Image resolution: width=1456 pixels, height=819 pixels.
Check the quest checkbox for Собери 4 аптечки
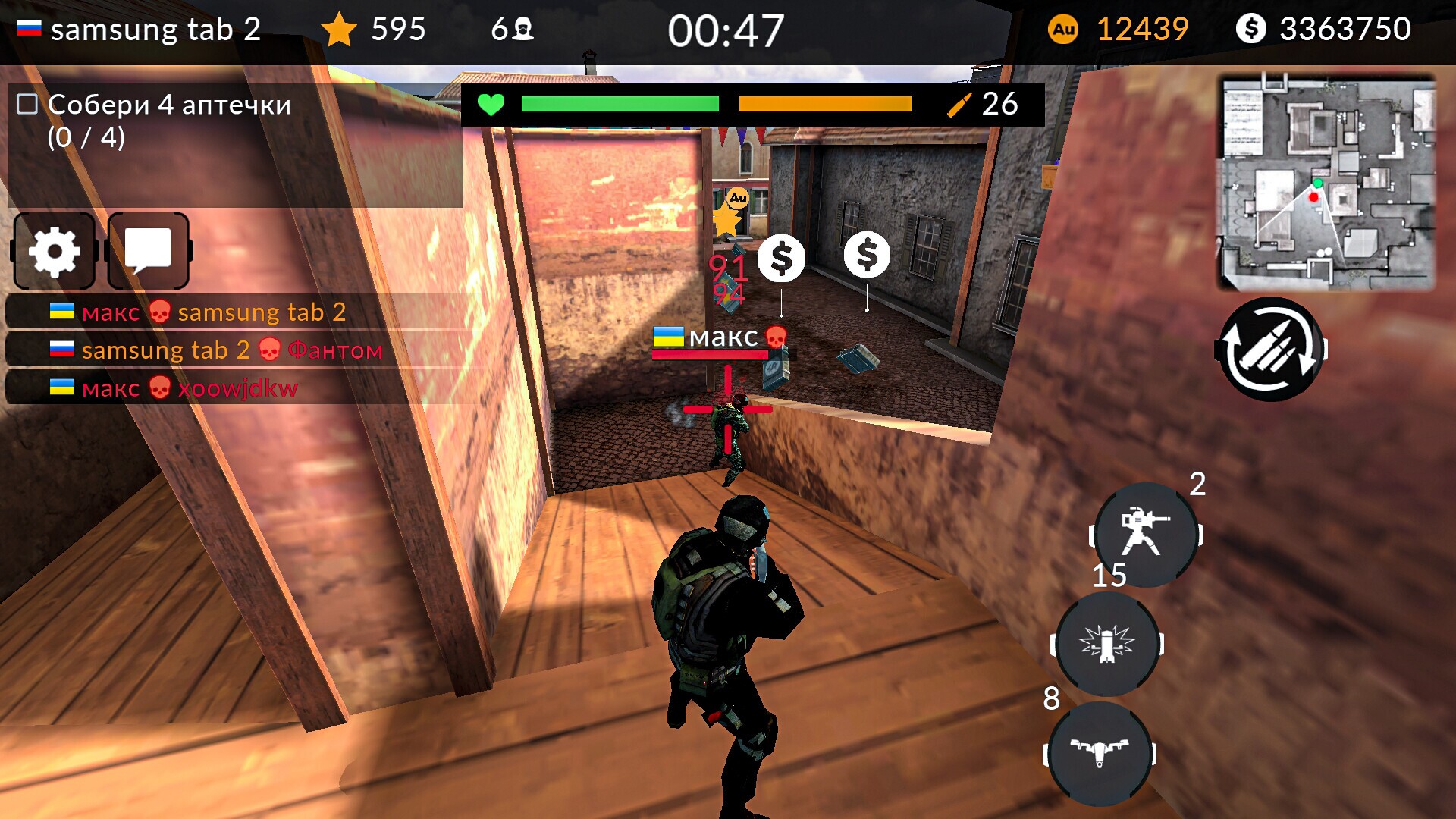26,105
